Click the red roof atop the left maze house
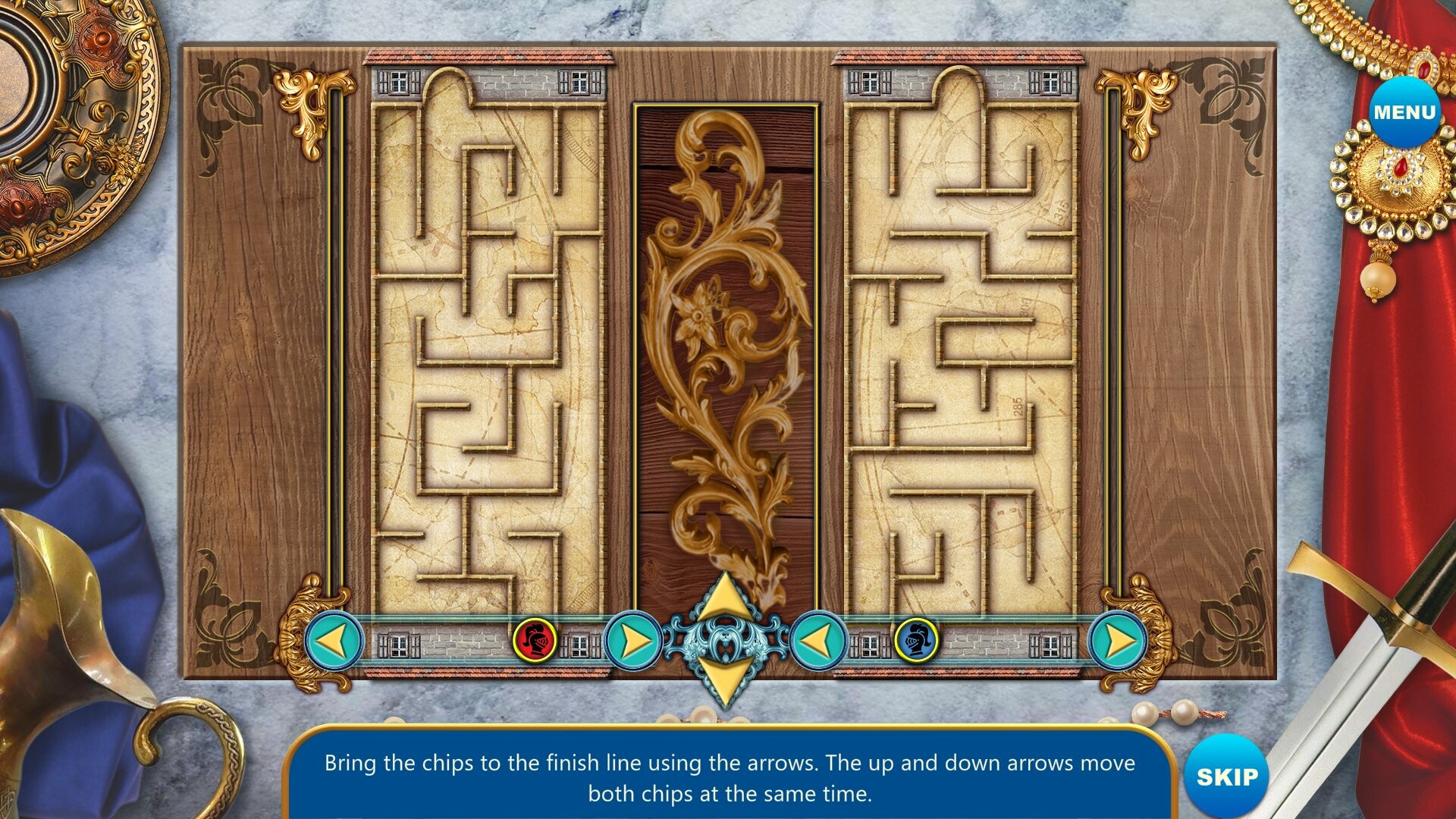1456x819 pixels. [x=489, y=57]
